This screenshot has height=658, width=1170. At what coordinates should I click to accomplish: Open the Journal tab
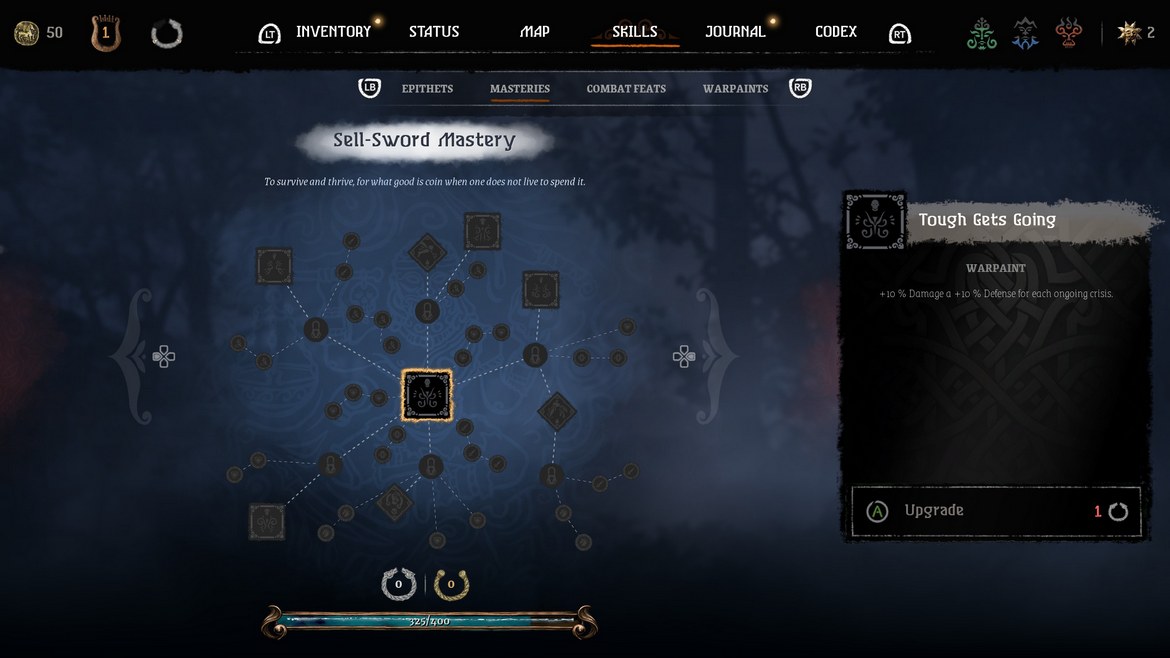click(x=735, y=32)
